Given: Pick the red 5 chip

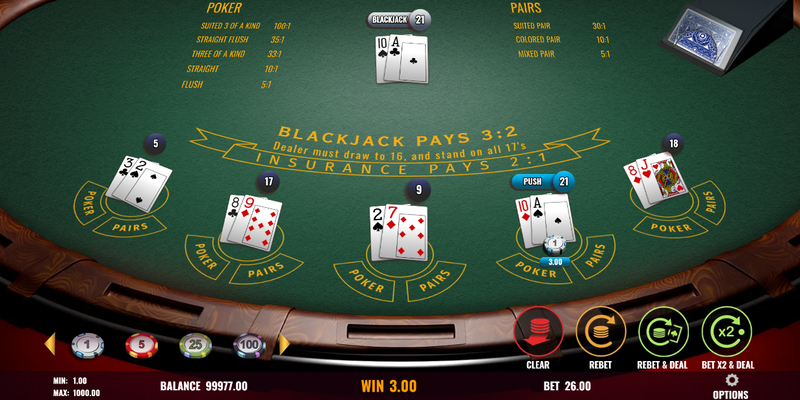Looking at the screenshot, I should [x=141, y=346].
